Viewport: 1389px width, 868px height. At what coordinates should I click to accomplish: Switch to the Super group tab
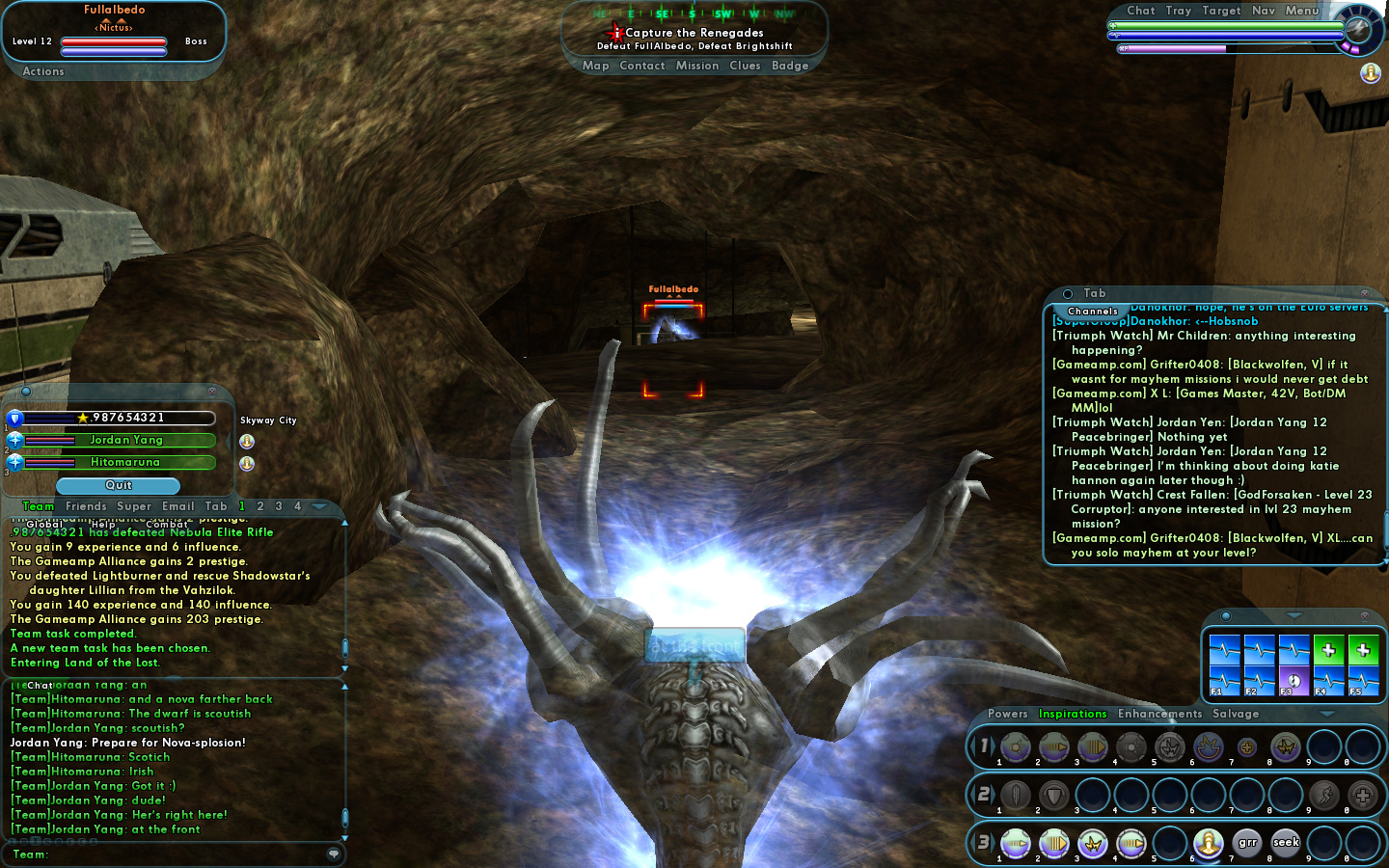(134, 506)
